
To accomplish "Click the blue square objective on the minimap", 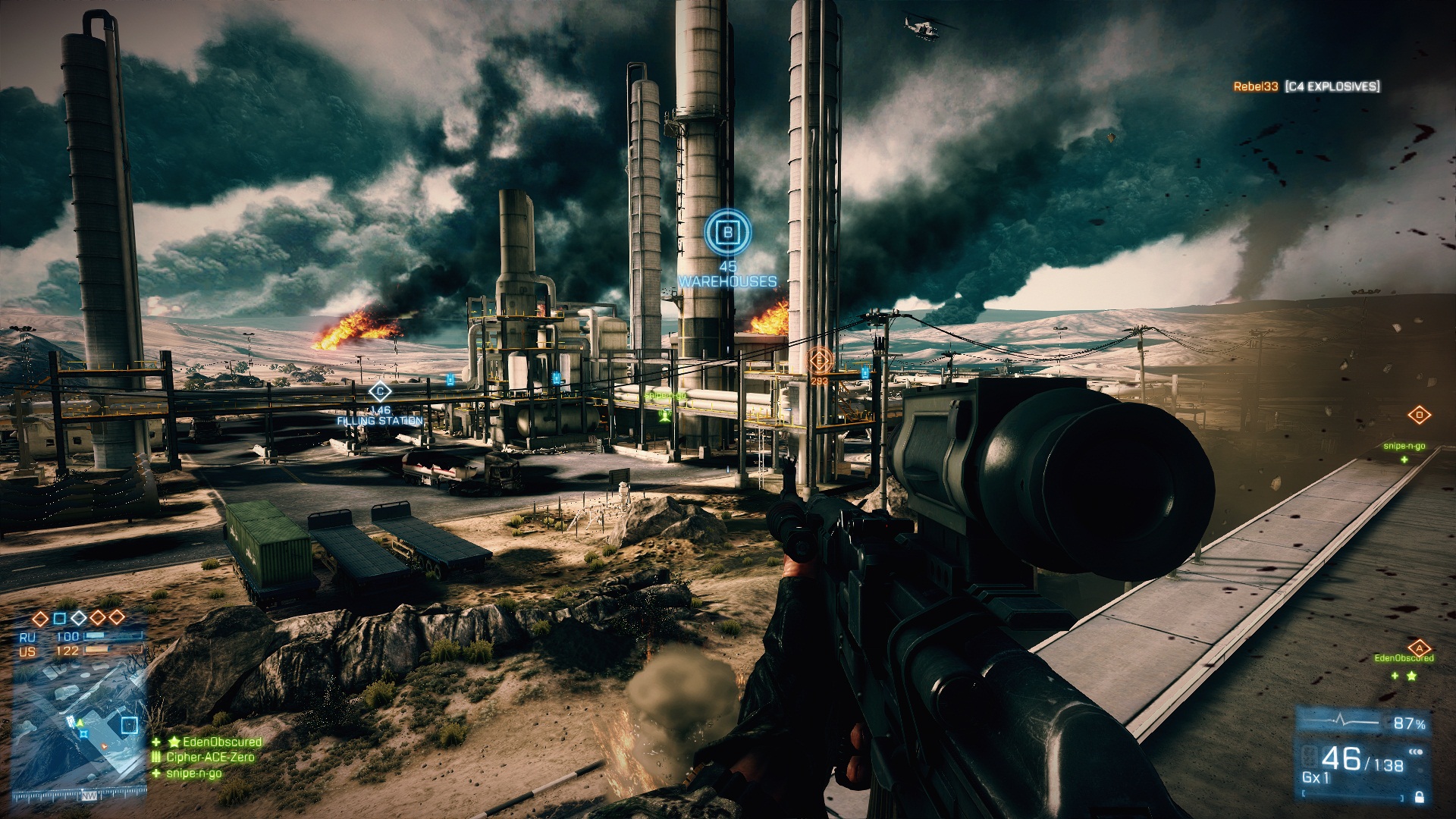I will pos(129,724).
